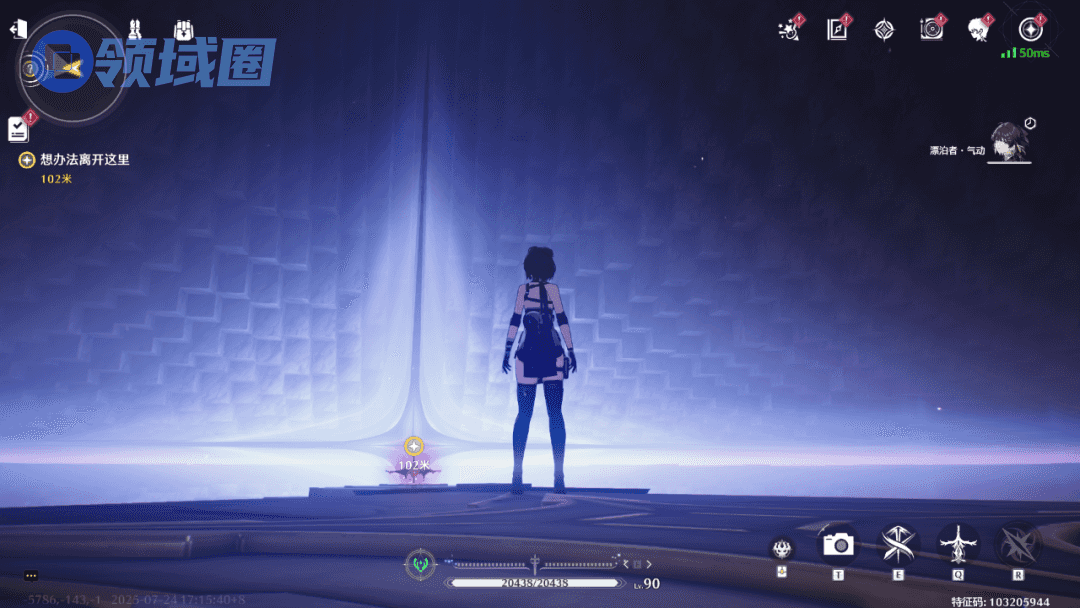Click the quest waypoint marker showing 102米
The image size is (1080, 608).
[x=414, y=446]
